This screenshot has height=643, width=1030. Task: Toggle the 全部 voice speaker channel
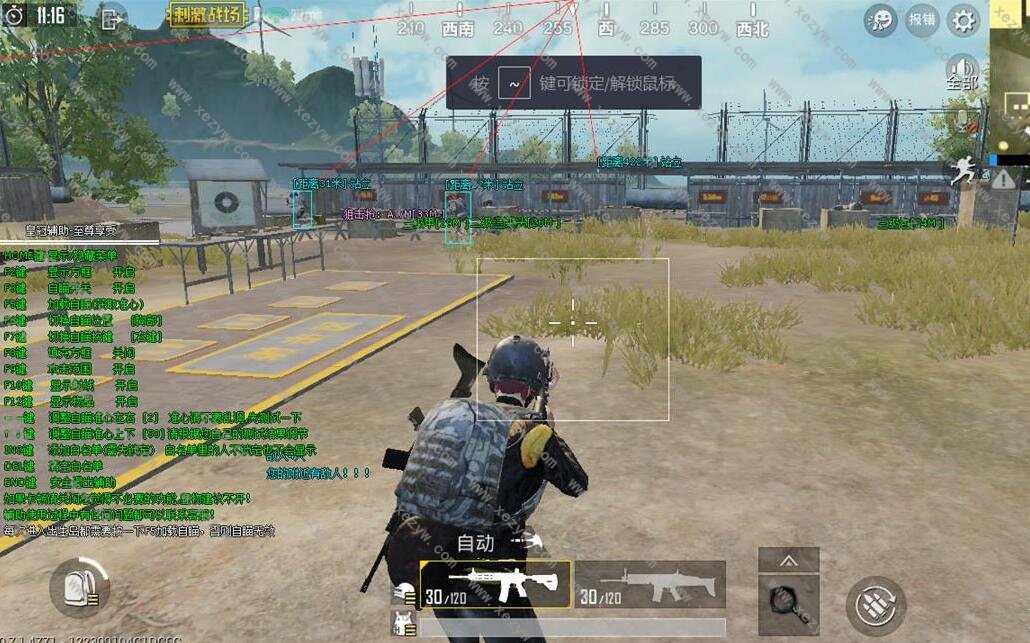point(962,72)
